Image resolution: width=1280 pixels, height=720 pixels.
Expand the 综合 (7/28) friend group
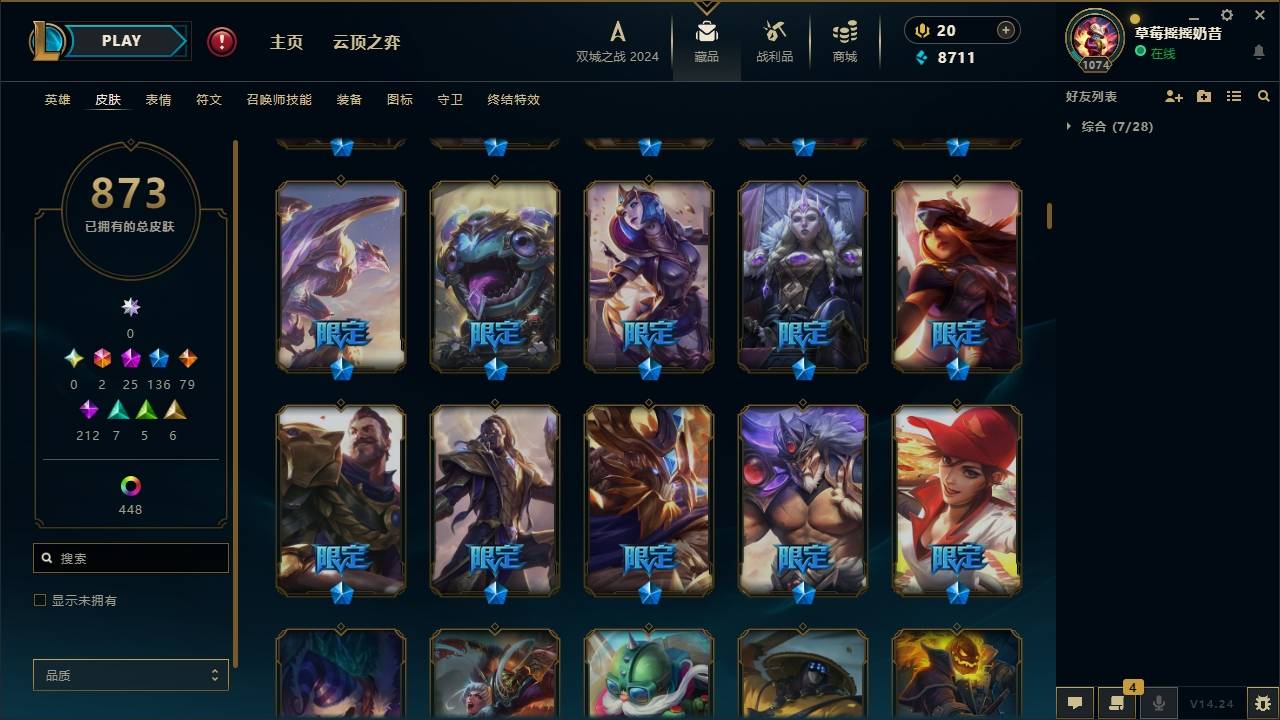pos(1068,127)
